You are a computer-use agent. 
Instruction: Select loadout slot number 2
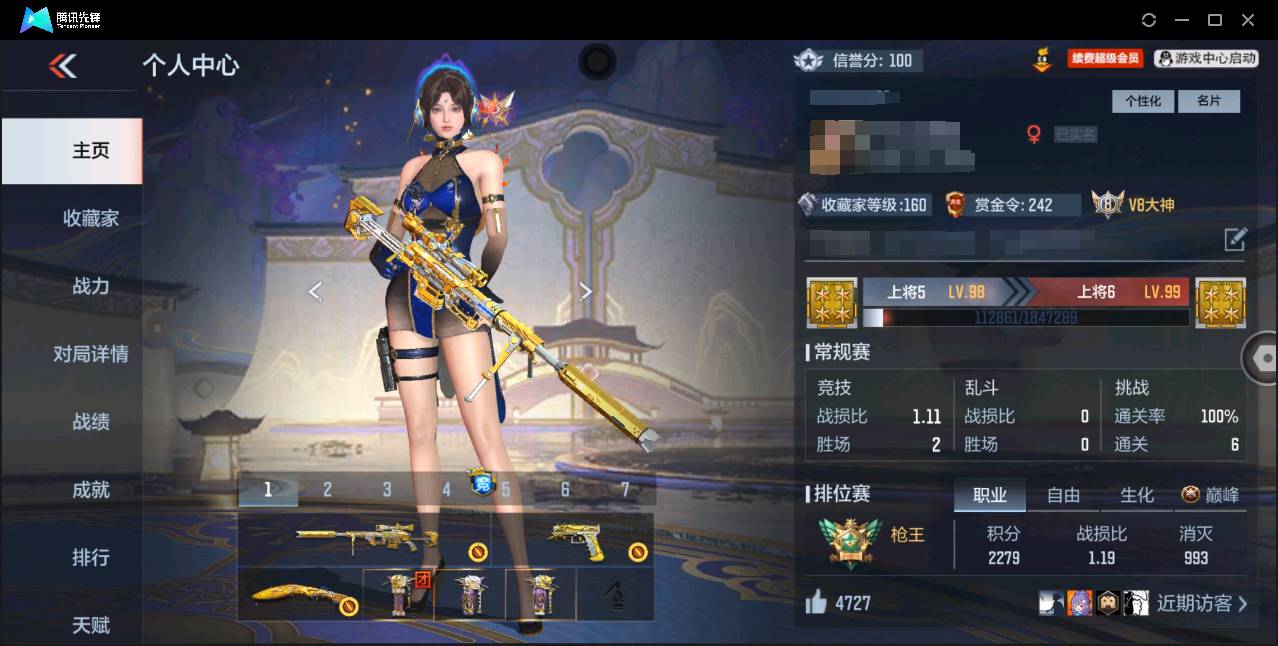(x=327, y=489)
